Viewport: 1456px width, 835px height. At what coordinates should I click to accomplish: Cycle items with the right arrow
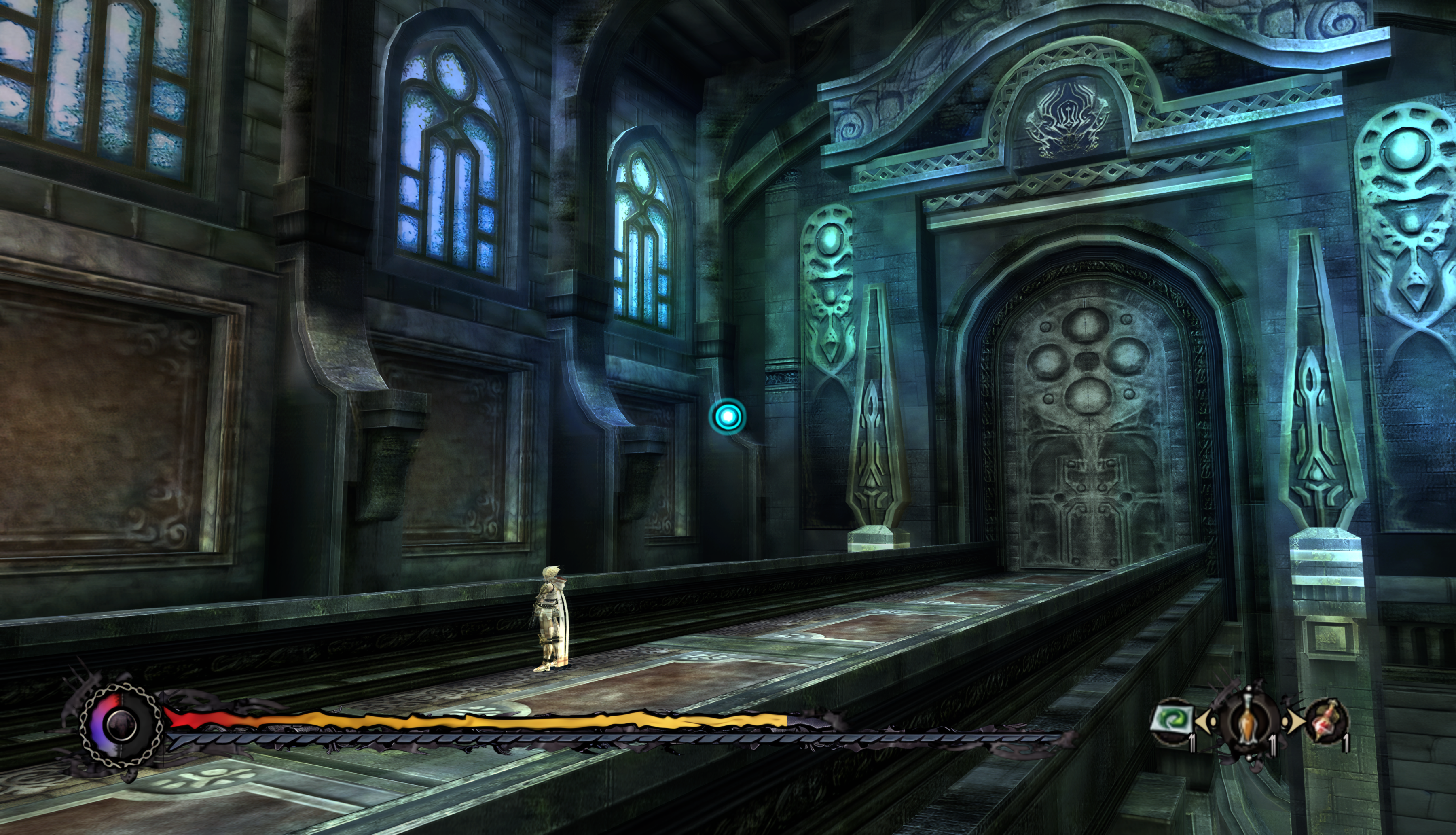(x=1294, y=721)
